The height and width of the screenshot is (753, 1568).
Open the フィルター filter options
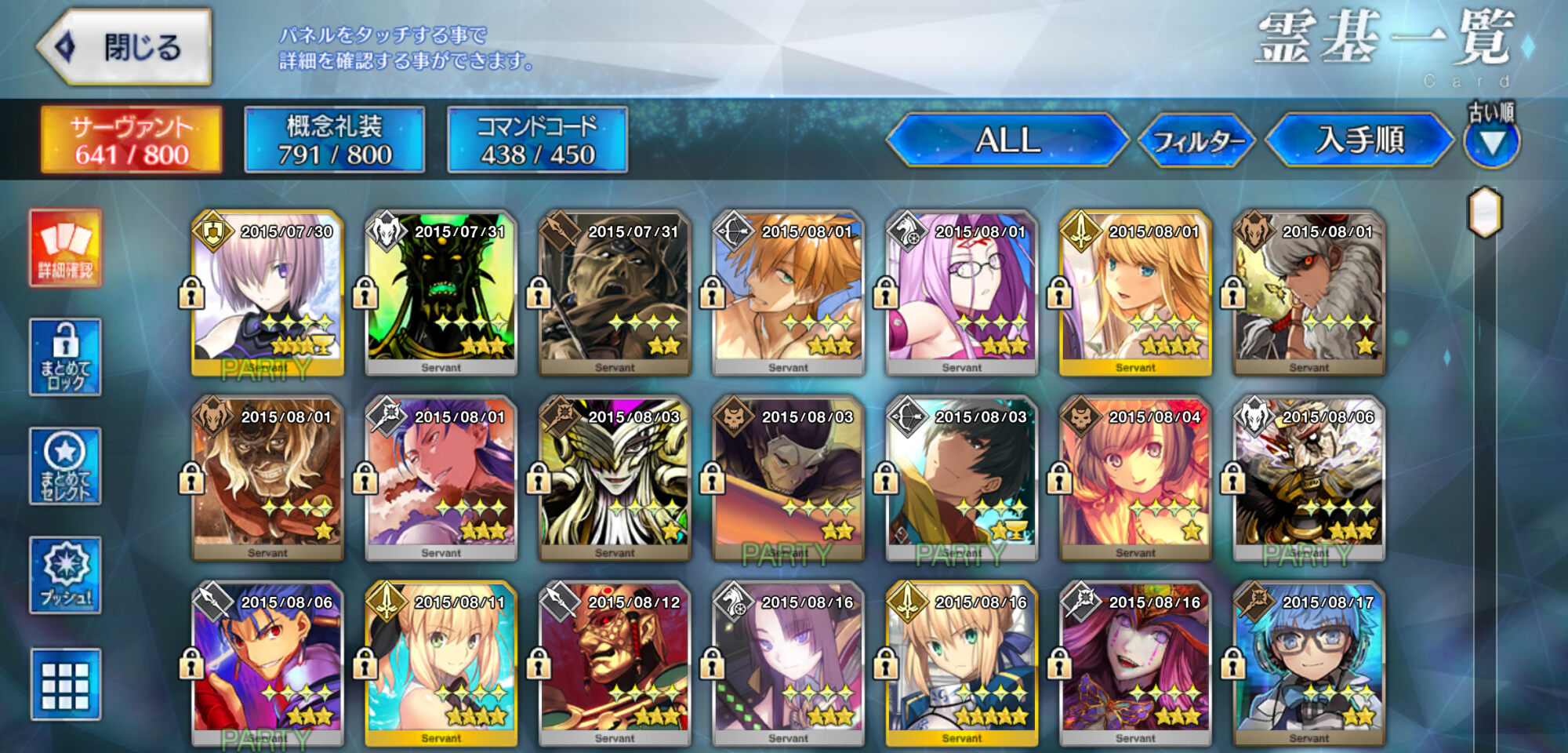[1197, 141]
